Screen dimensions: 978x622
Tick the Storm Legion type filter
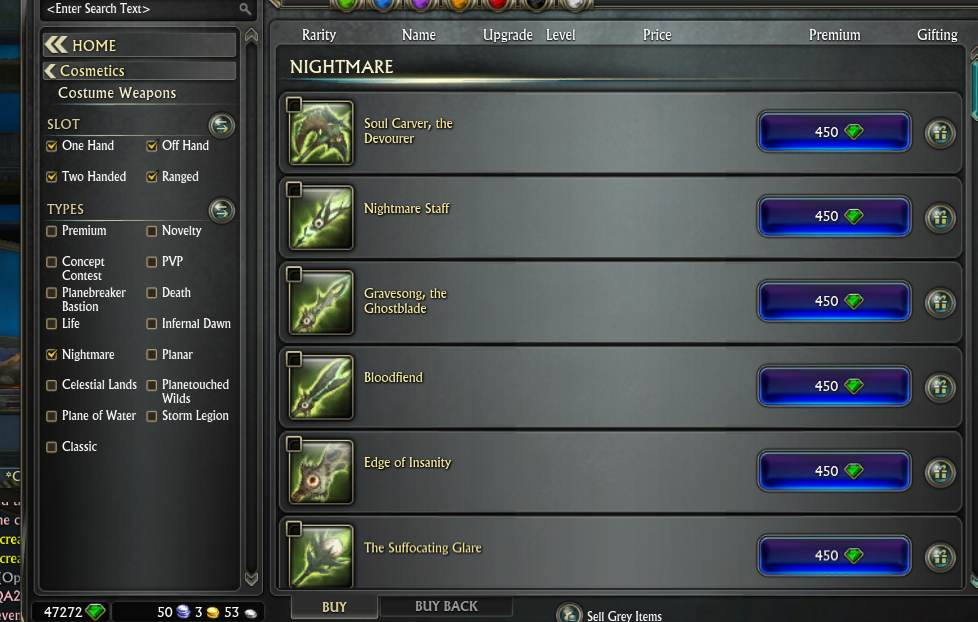pyautogui.click(x=152, y=416)
